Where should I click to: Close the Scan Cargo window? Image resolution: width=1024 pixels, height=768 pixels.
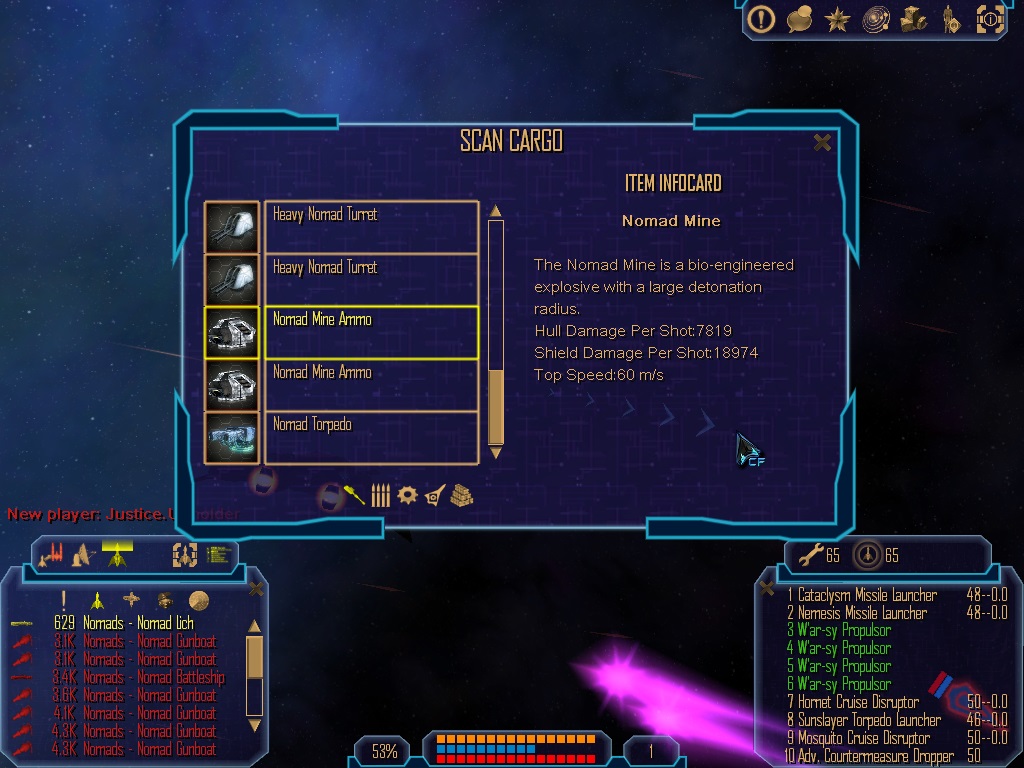pos(822,143)
